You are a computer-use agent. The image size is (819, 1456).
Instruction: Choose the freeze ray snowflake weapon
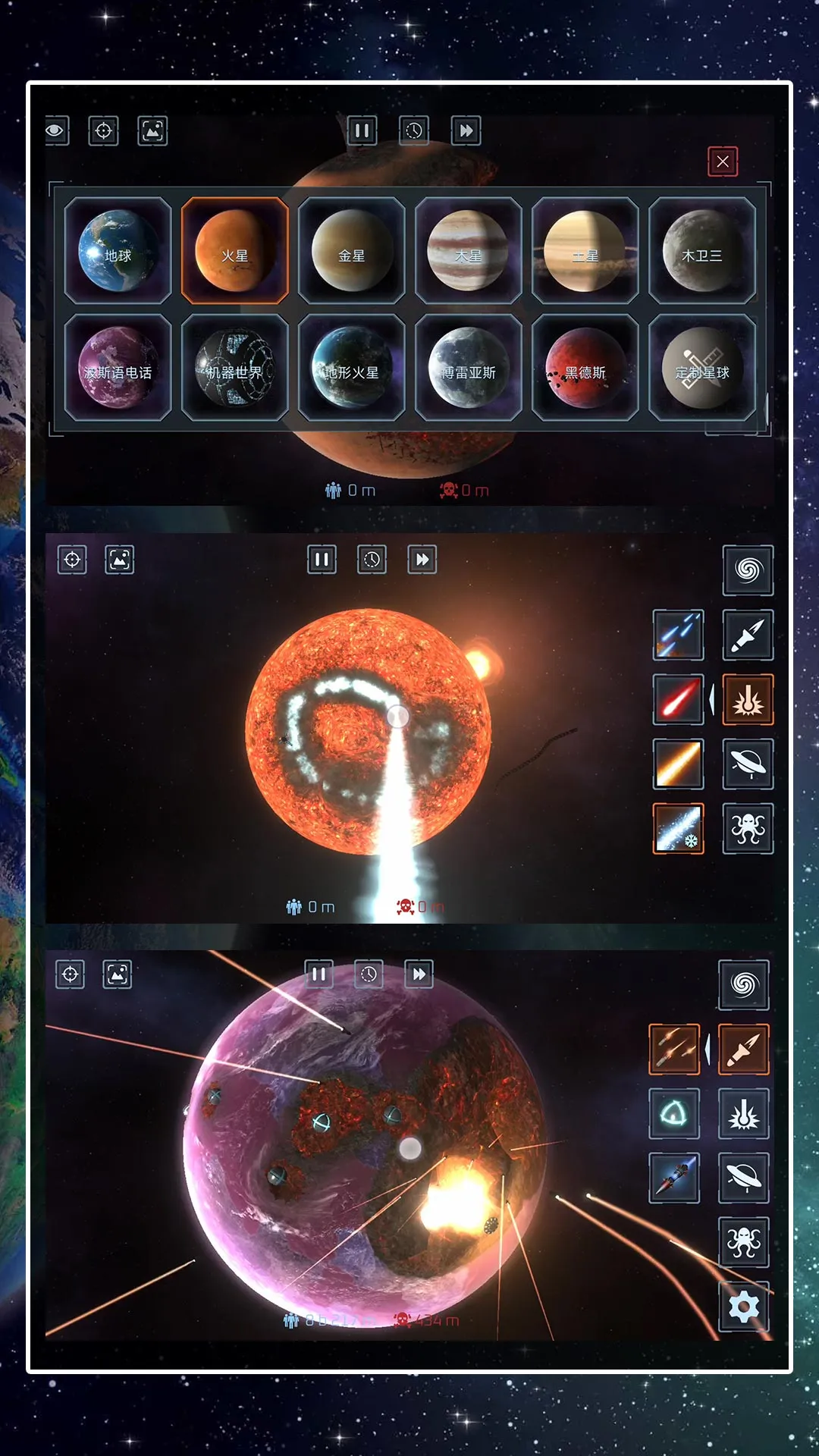(x=679, y=829)
